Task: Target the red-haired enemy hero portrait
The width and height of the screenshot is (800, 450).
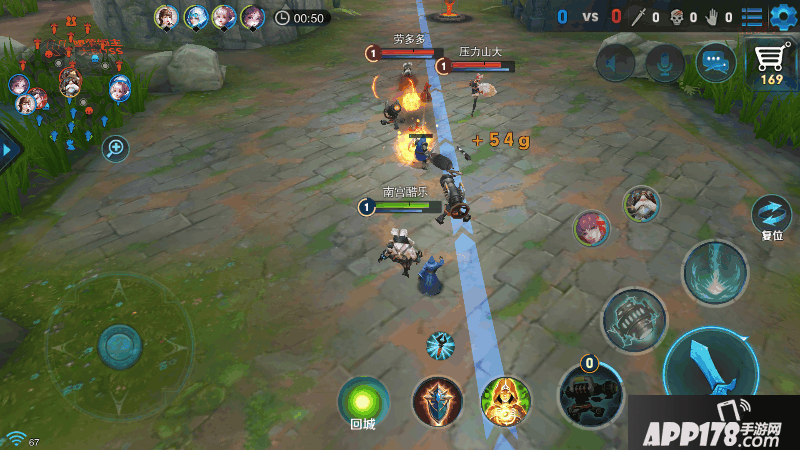Action: click(591, 227)
